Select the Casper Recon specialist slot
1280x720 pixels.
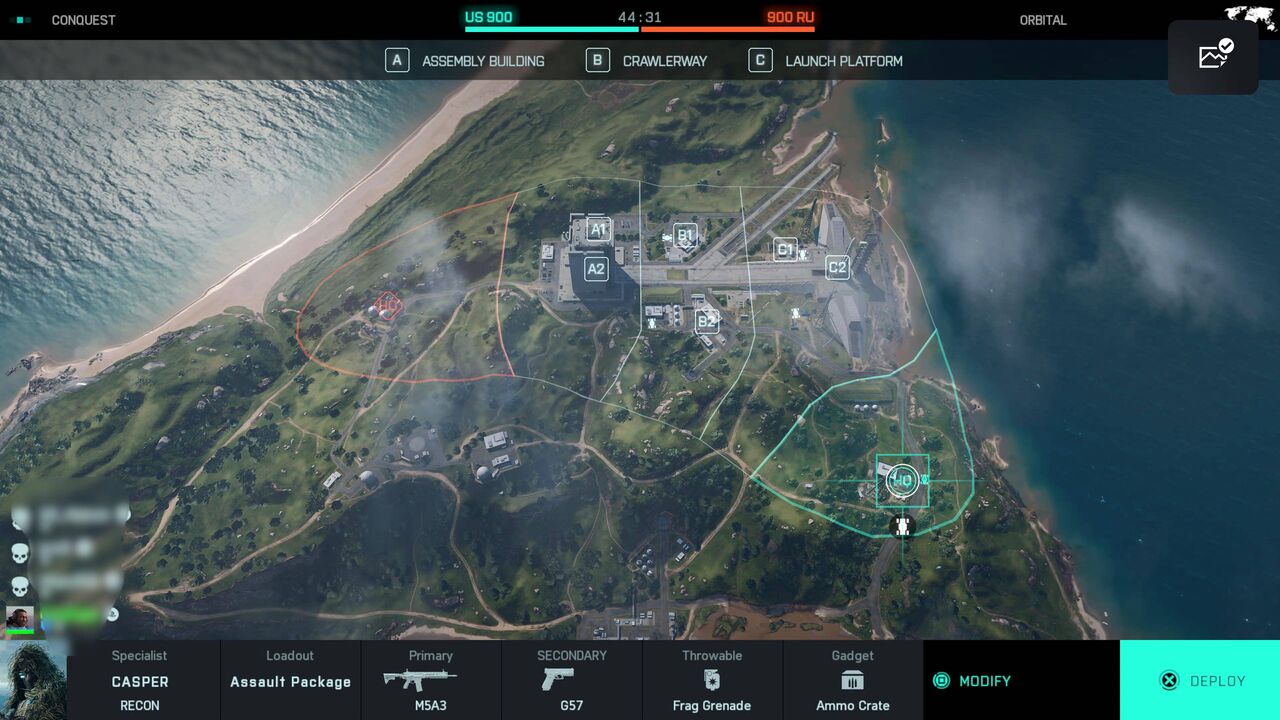(x=140, y=681)
